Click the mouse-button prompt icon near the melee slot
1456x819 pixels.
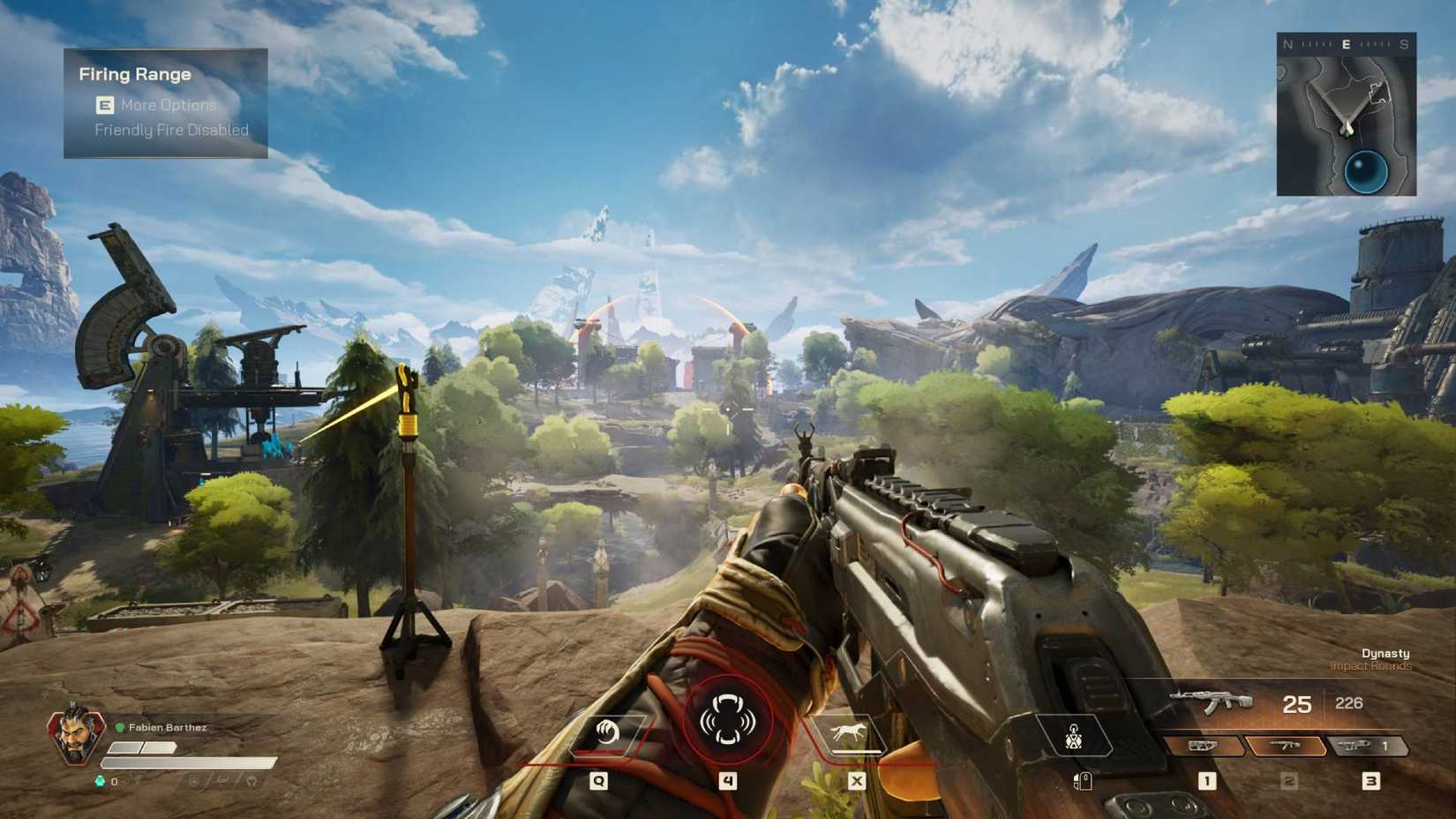1083,781
